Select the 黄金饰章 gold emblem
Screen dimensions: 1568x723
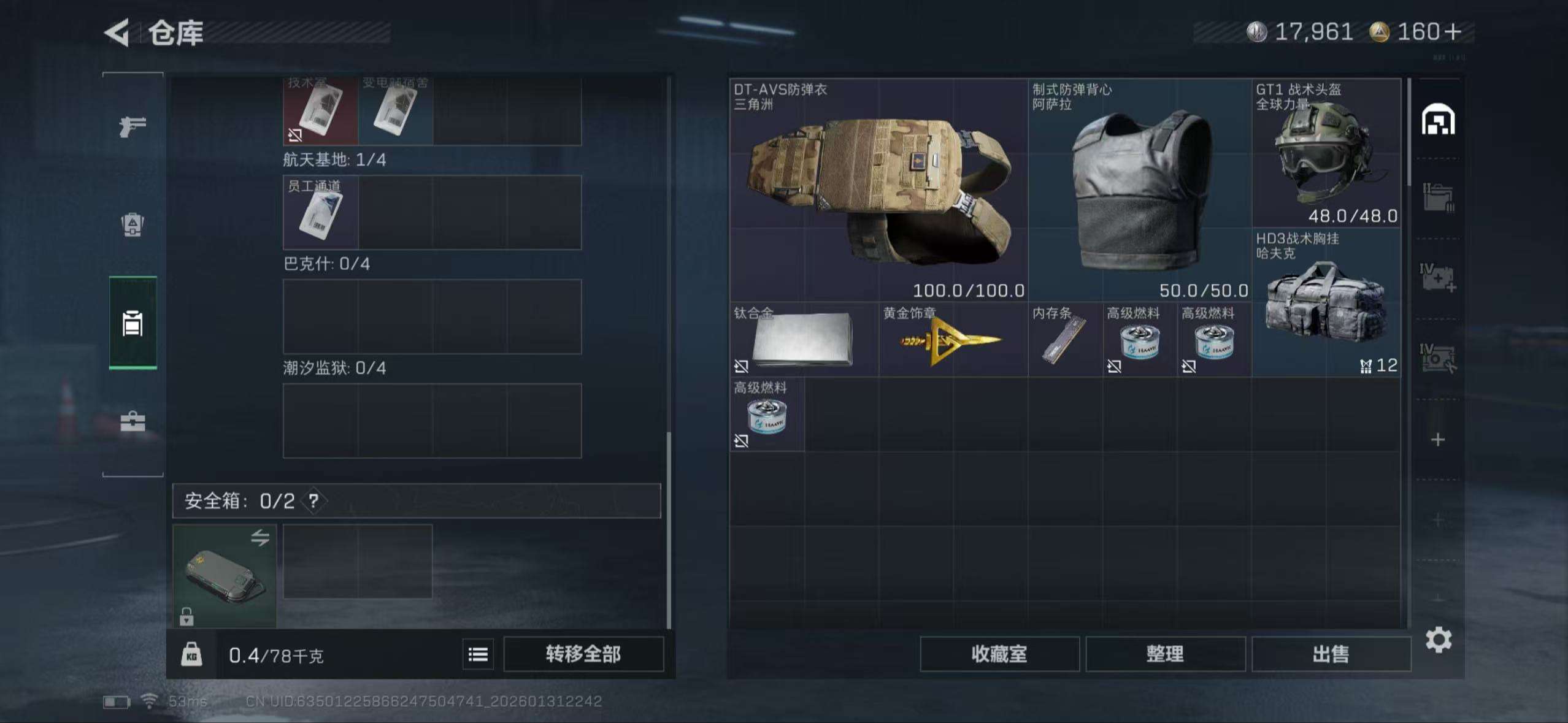tap(953, 339)
